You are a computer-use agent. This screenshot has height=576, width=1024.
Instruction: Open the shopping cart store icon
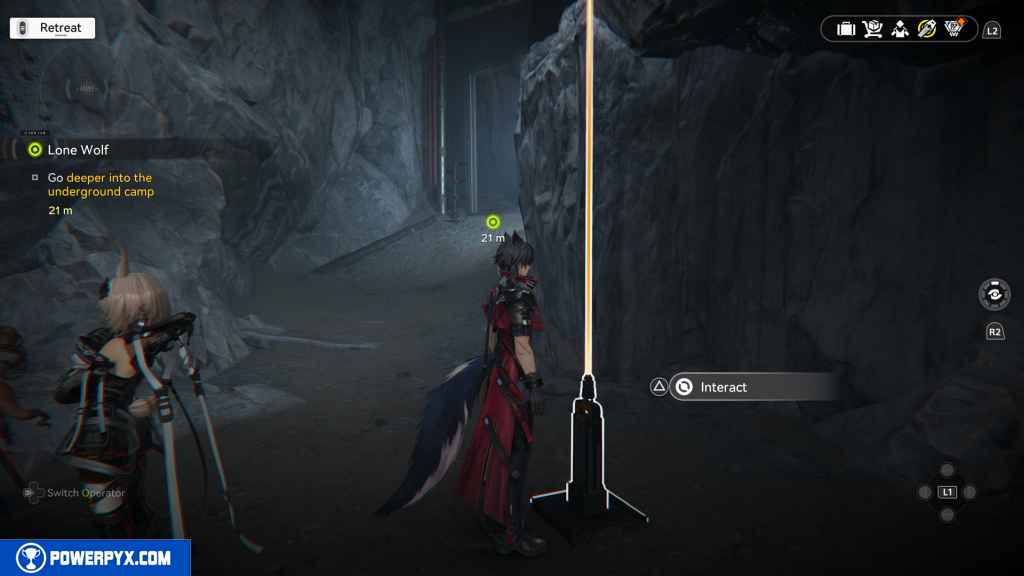pos(873,29)
